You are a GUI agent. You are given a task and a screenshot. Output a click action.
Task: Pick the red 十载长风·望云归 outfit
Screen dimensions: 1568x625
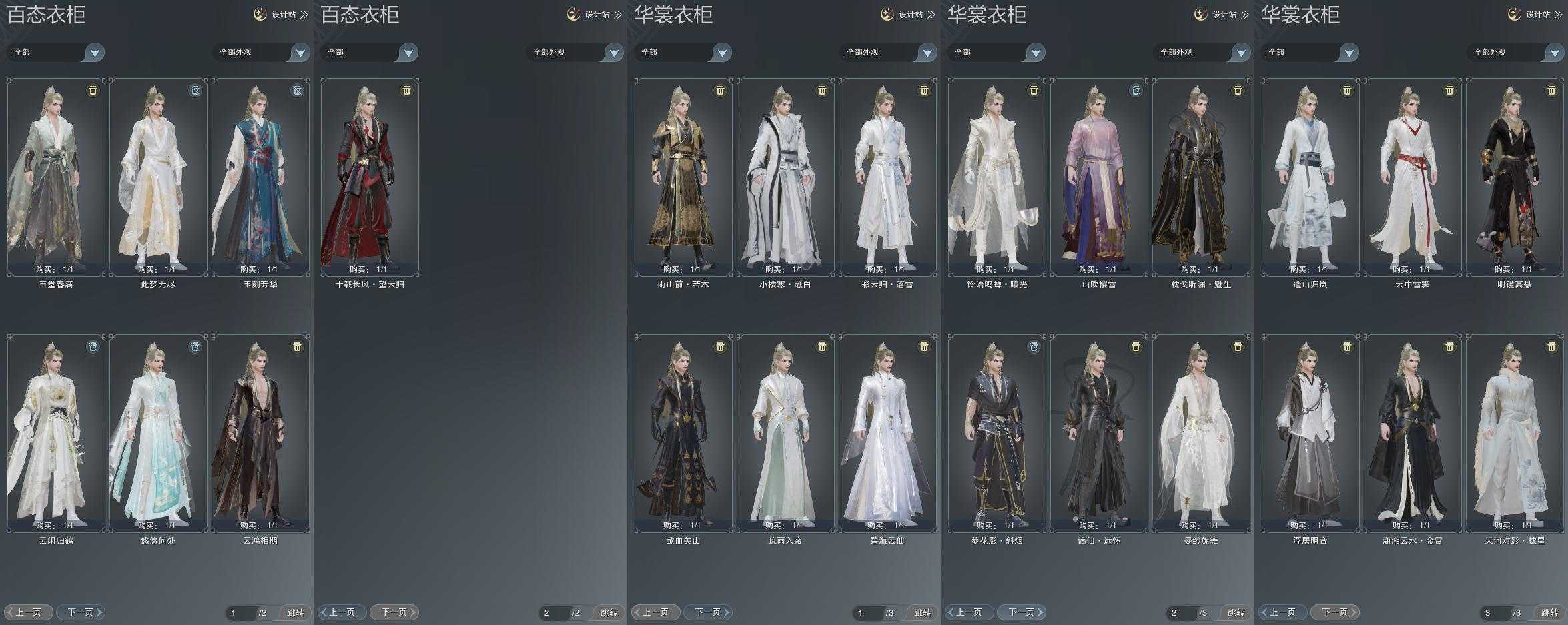coord(370,177)
